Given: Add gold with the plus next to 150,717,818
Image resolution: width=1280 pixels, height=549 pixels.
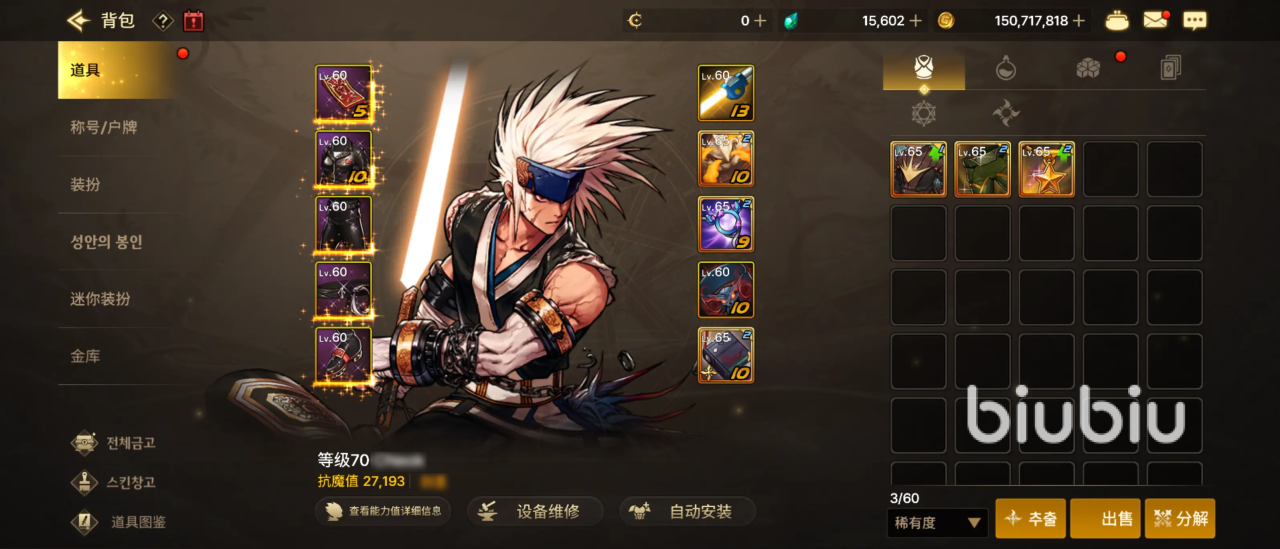Looking at the screenshot, I should pos(1083,20).
